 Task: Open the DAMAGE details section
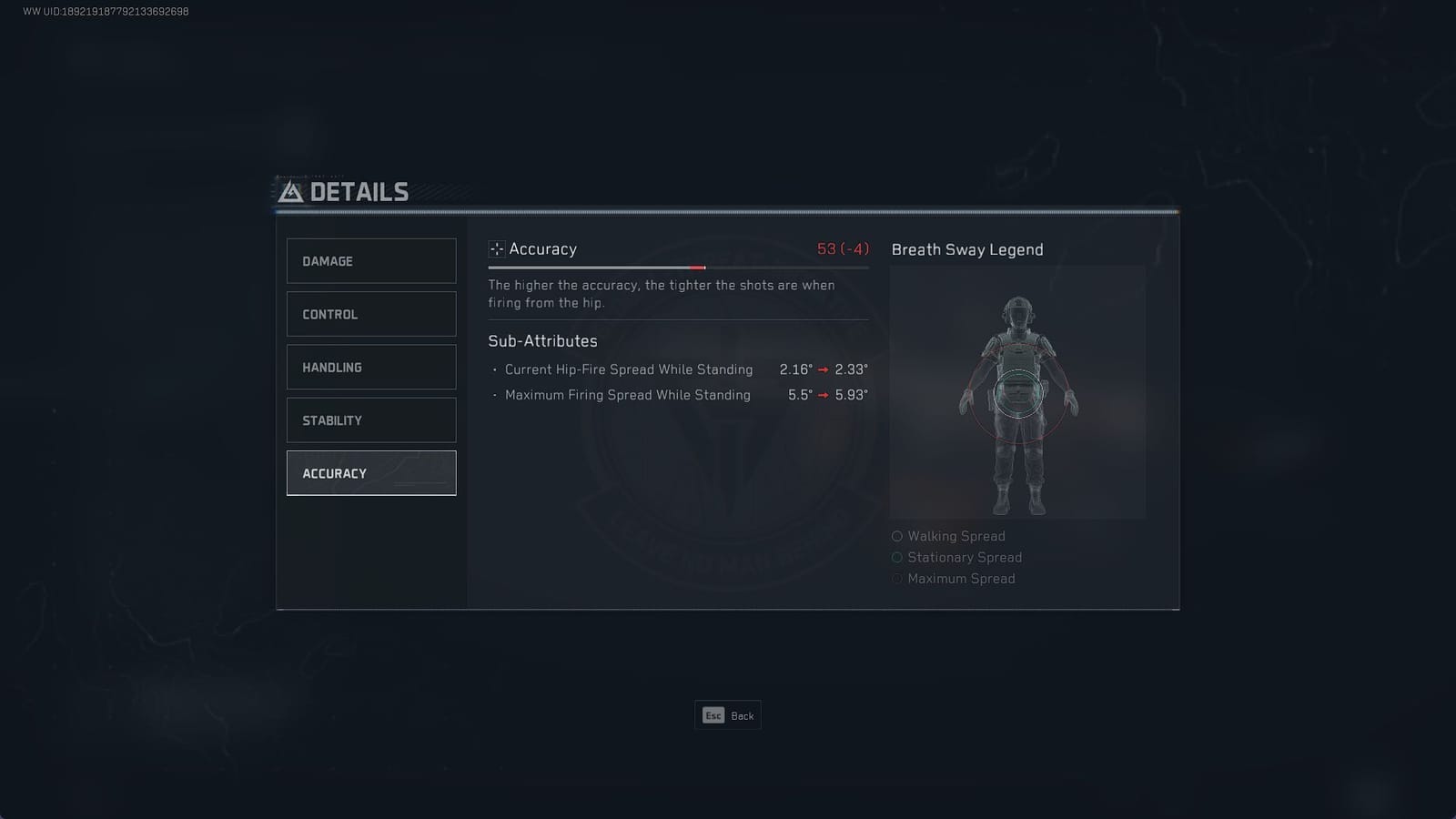click(x=370, y=261)
